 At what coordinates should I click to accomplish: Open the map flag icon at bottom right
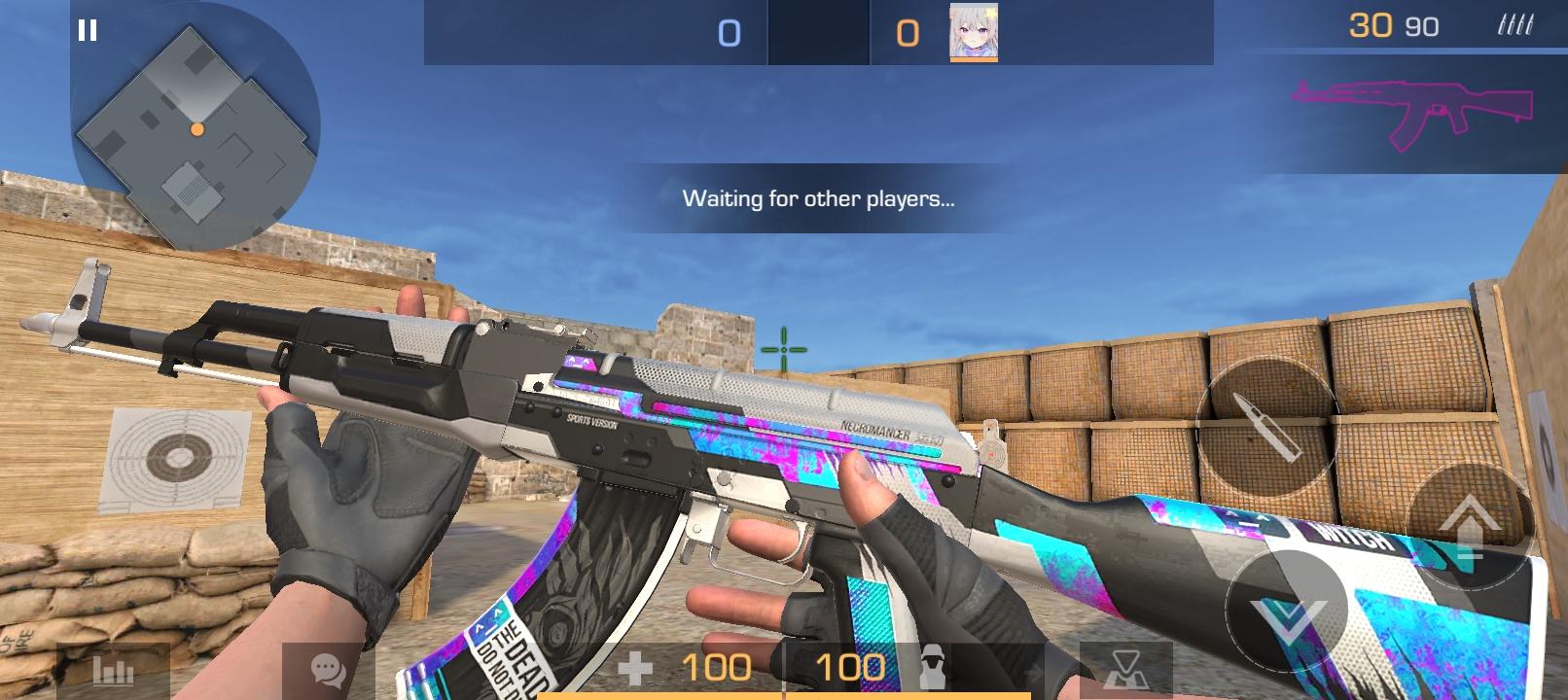[x=1123, y=669]
